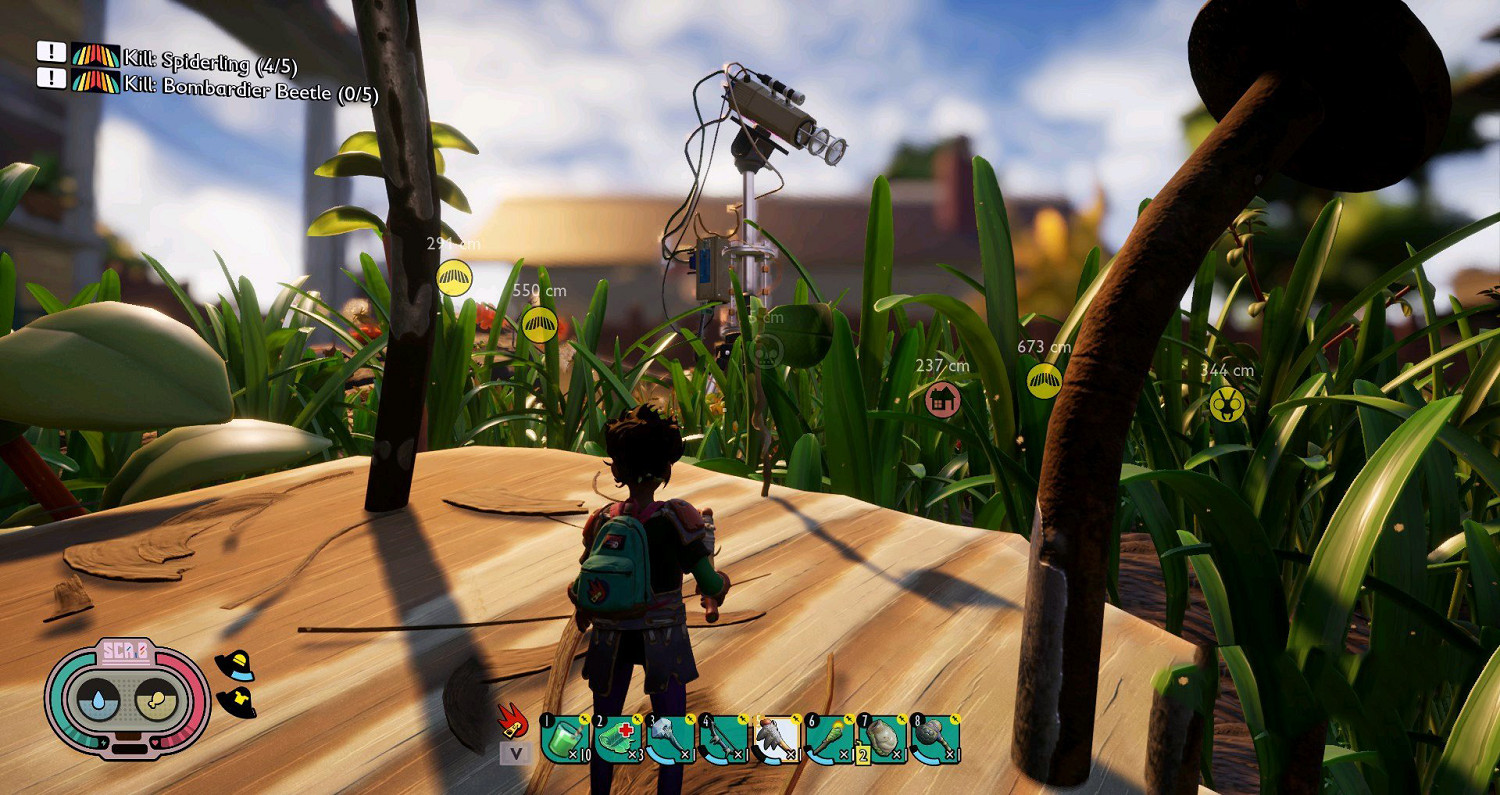1500x795 pixels.
Task: Click the red flame icon beside the hotbar
Action: point(513,719)
